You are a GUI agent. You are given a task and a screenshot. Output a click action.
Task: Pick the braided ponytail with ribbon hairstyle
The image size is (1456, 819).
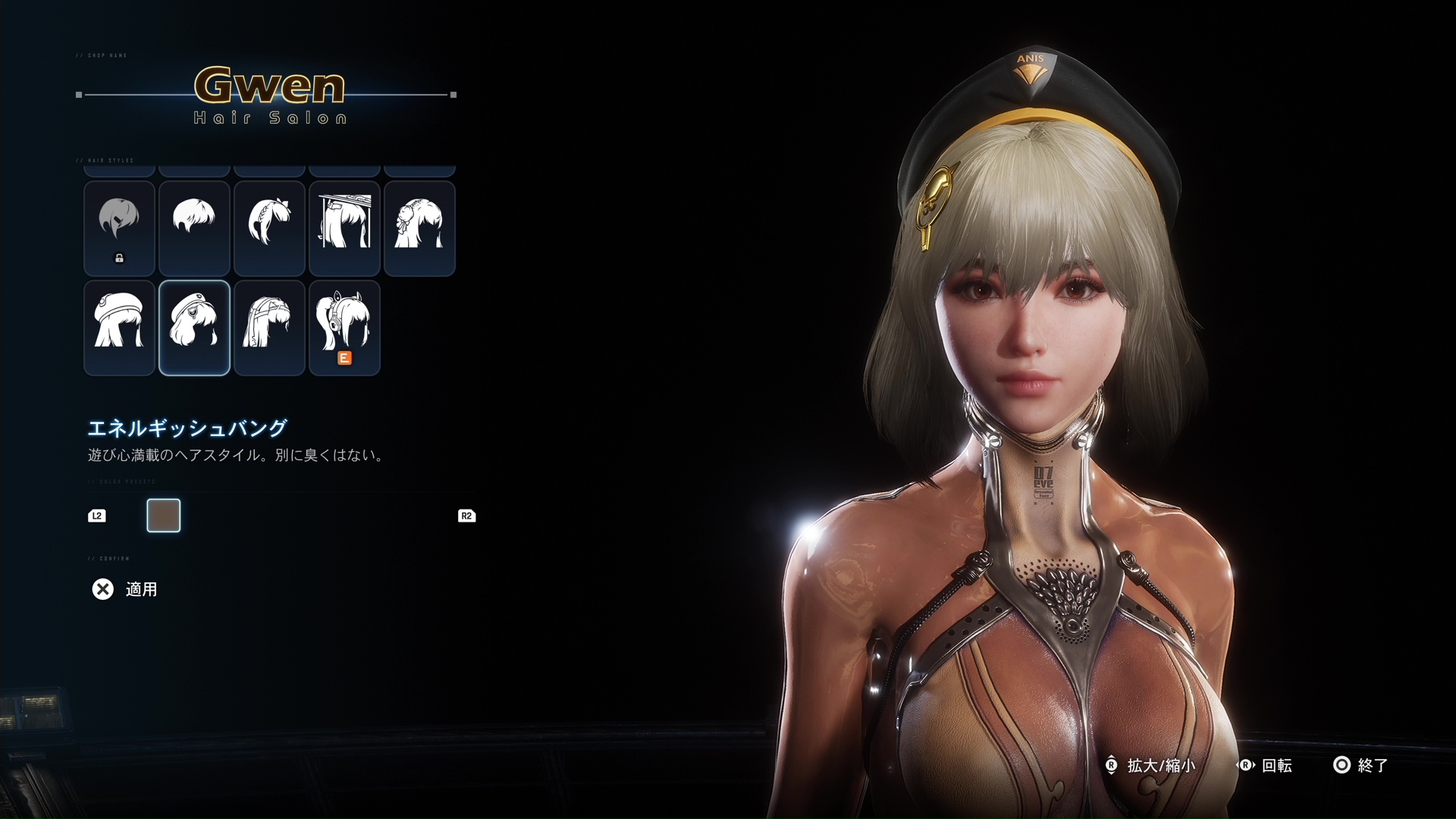tap(269, 228)
